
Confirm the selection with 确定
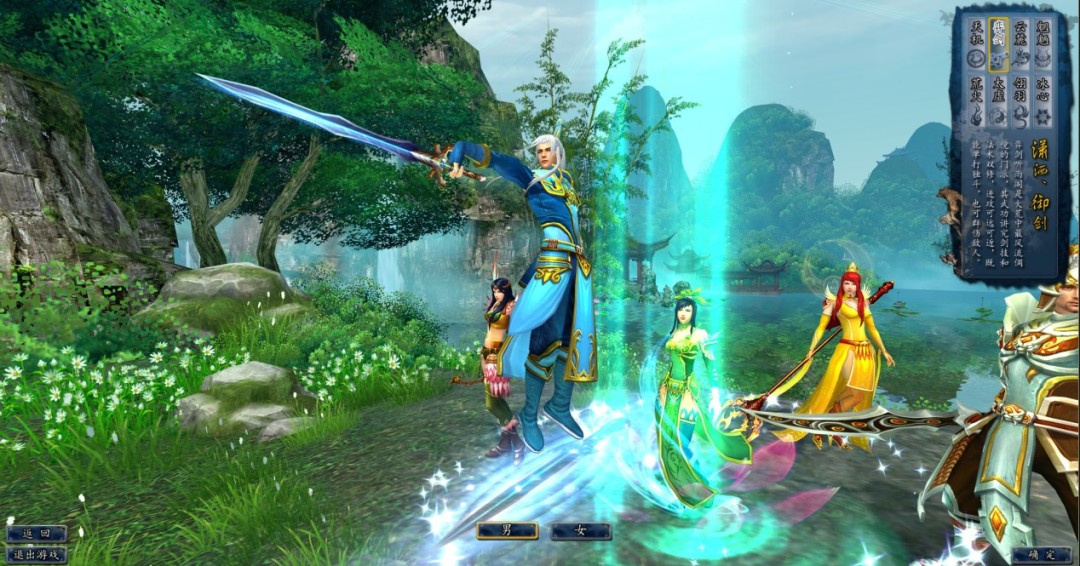[x=1040, y=554]
